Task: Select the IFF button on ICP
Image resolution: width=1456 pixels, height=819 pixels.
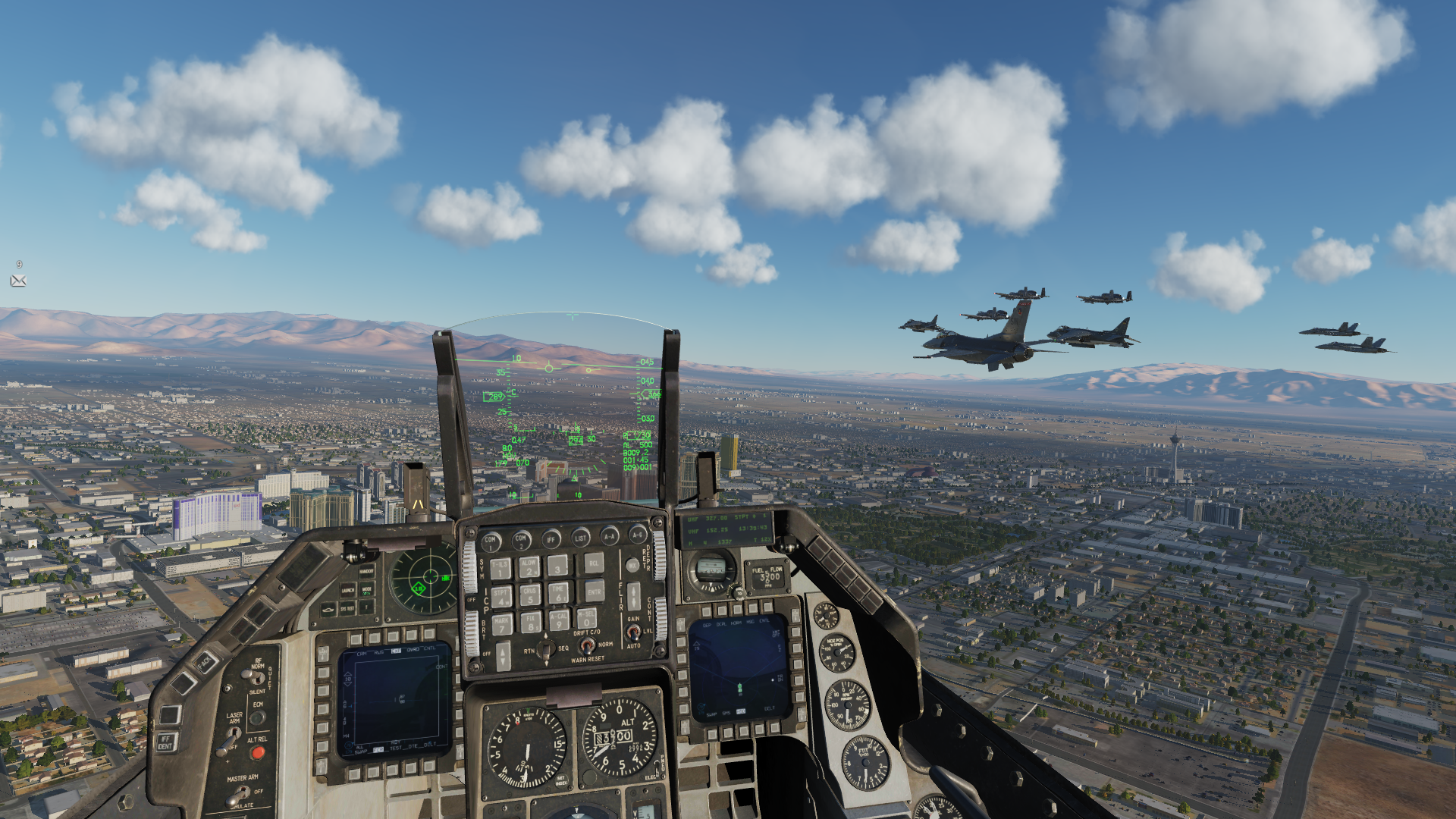Action: [551, 539]
